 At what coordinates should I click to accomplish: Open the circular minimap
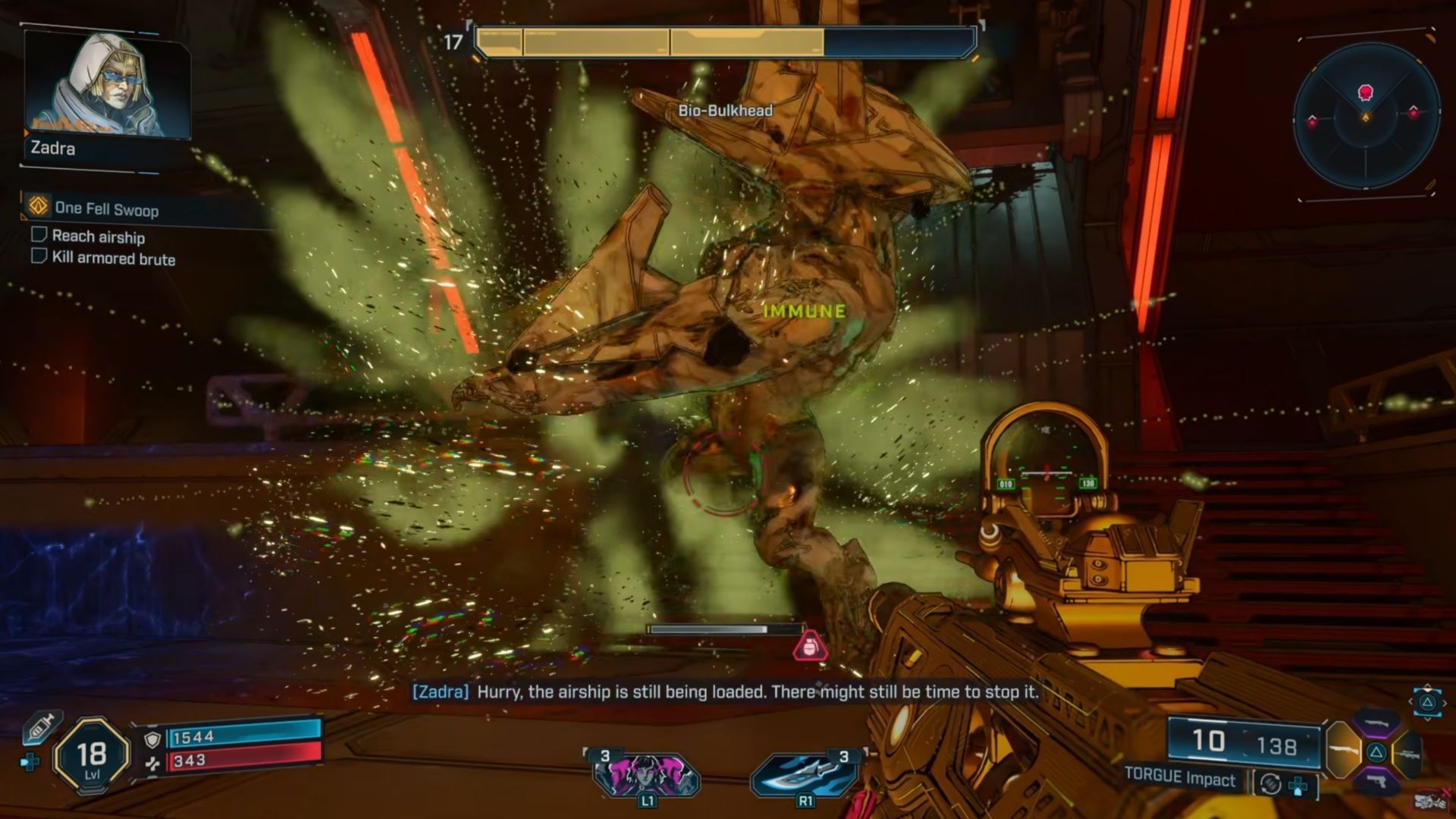click(x=1366, y=115)
